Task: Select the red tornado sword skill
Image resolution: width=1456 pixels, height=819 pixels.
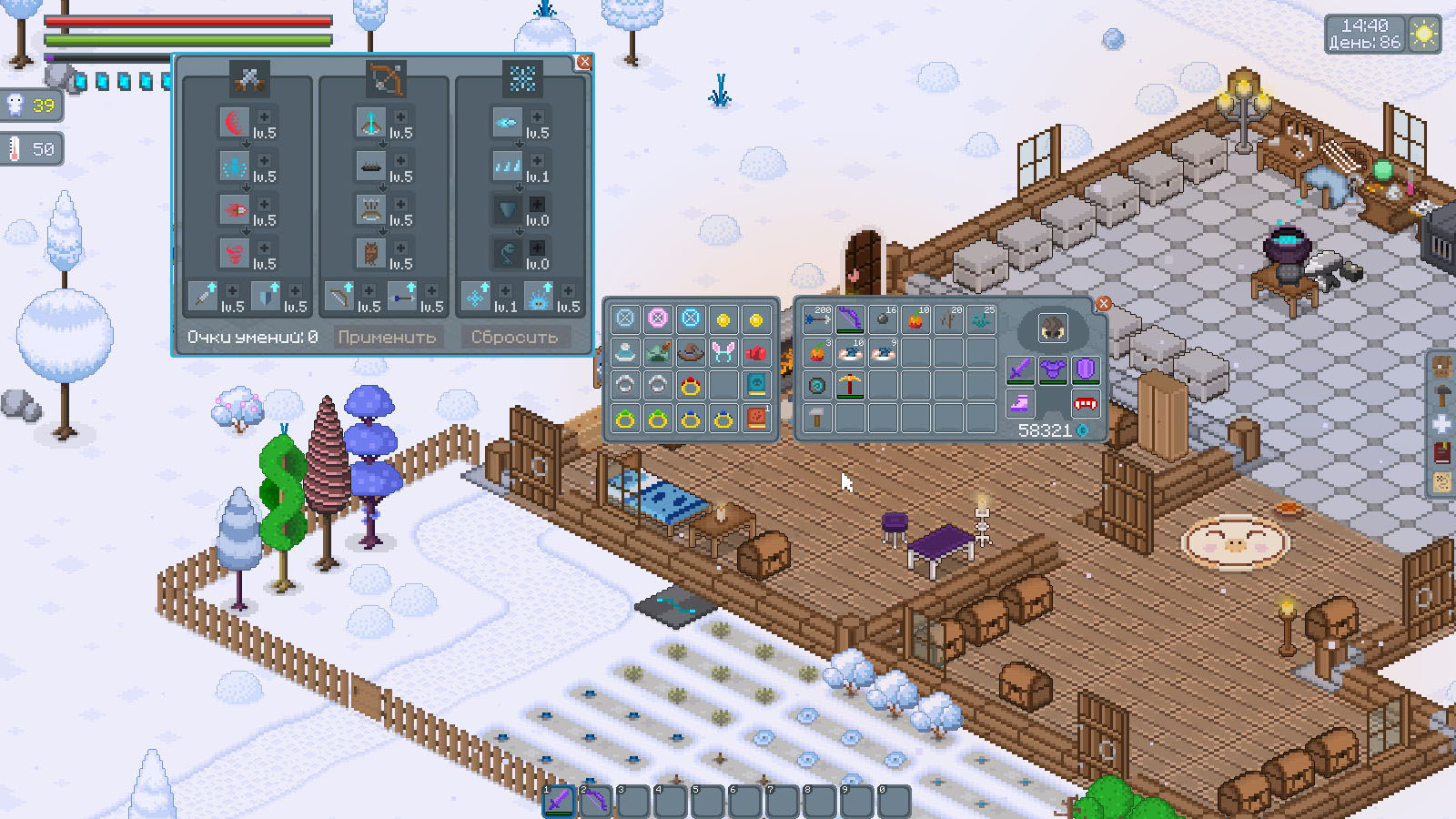Action: click(x=235, y=252)
